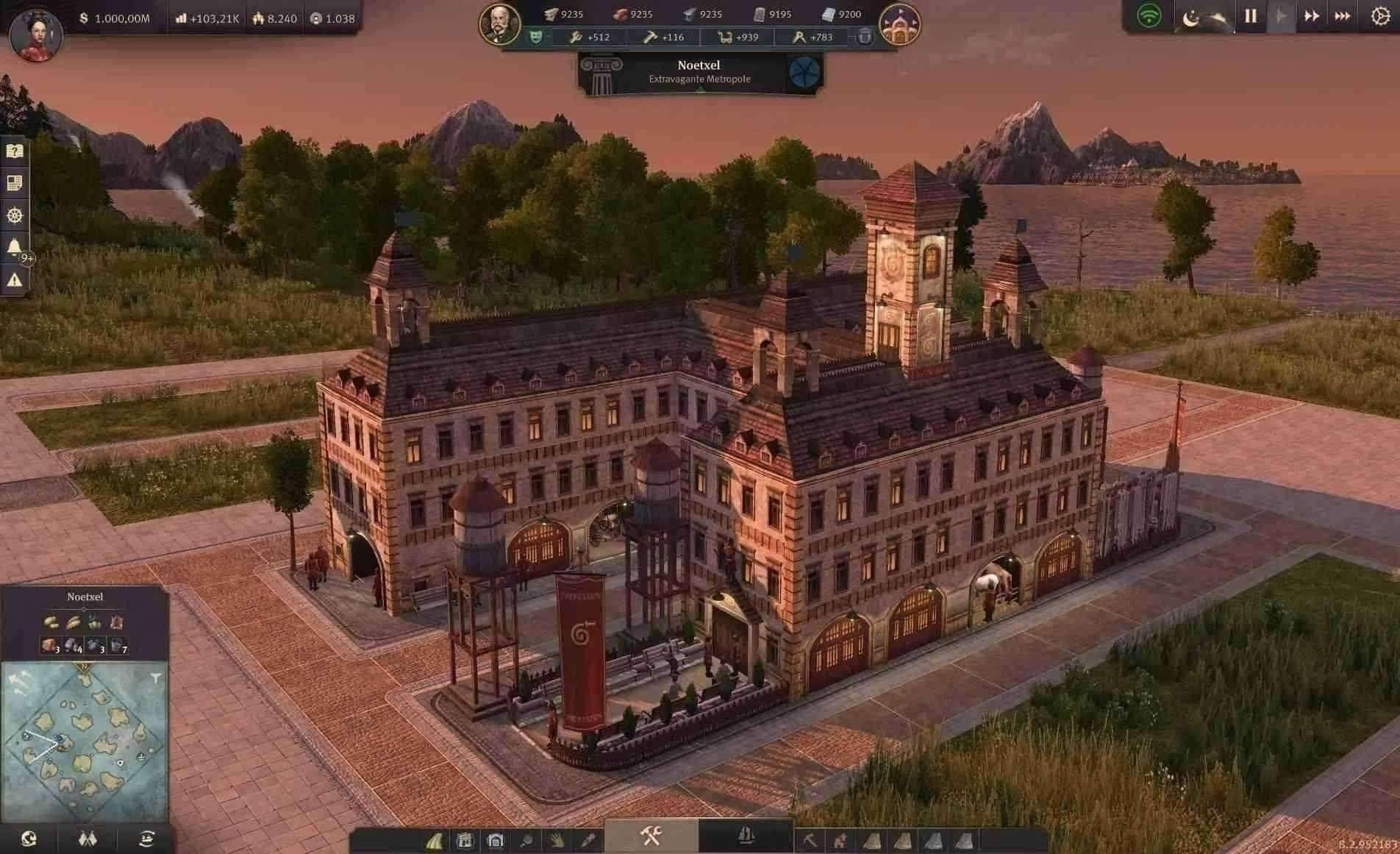The width and height of the screenshot is (1400, 854).
Task: Switch to the crossed hammer and wrench build tab
Action: pyautogui.click(x=651, y=836)
